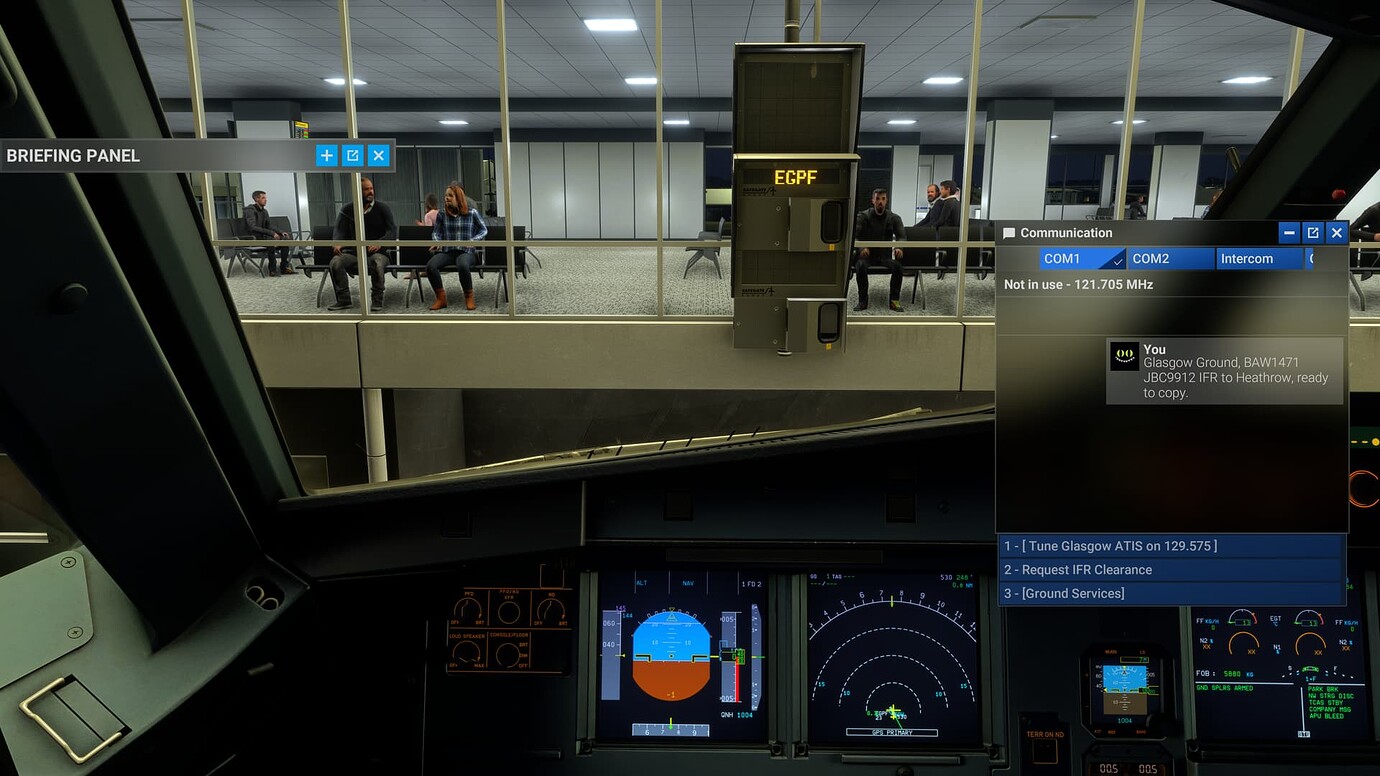The image size is (1380, 776).
Task: Click the speech bubble icon on the Communication panel
Action: [x=1008, y=232]
